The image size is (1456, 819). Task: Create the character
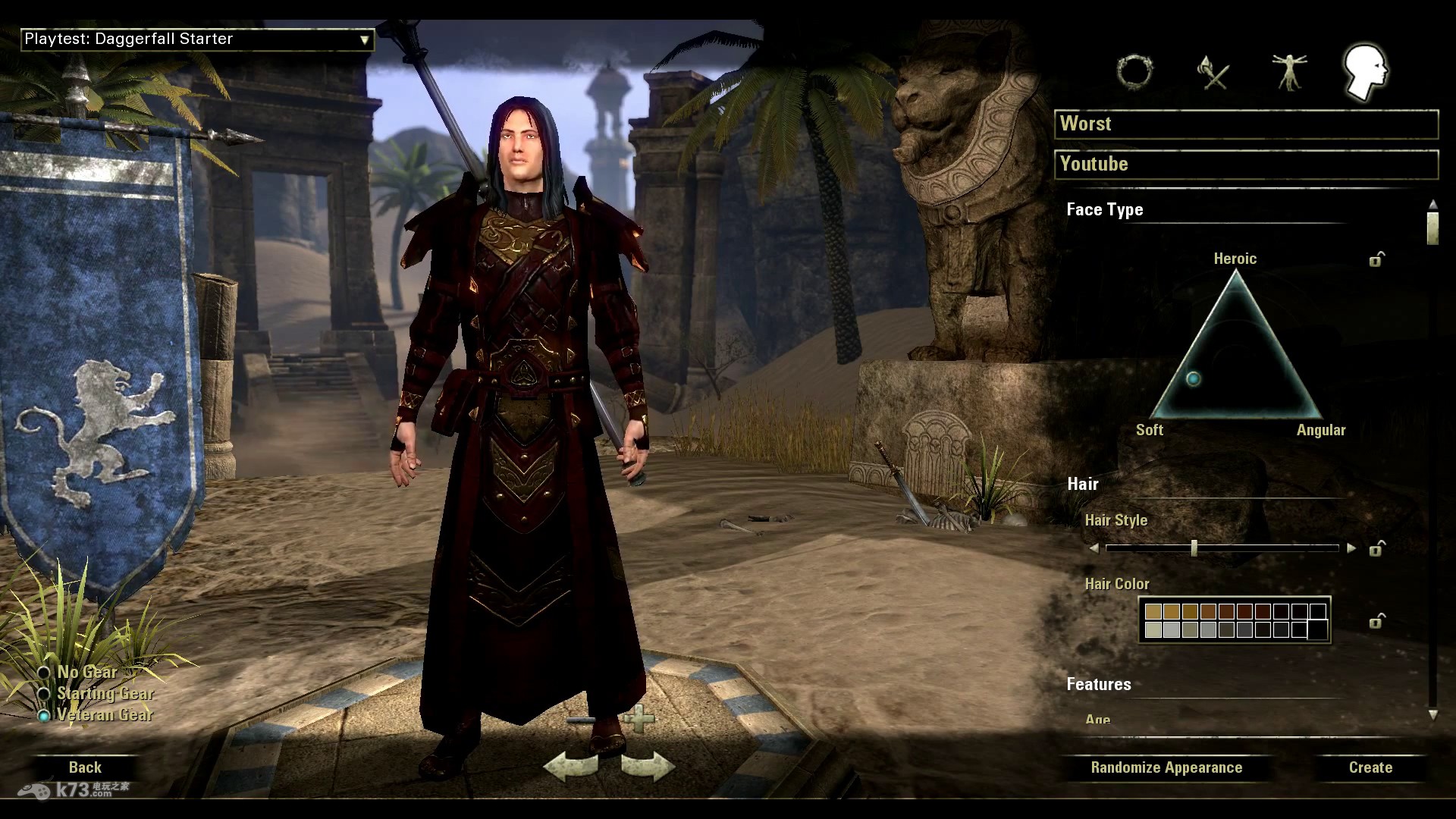click(x=1370, y=767)
